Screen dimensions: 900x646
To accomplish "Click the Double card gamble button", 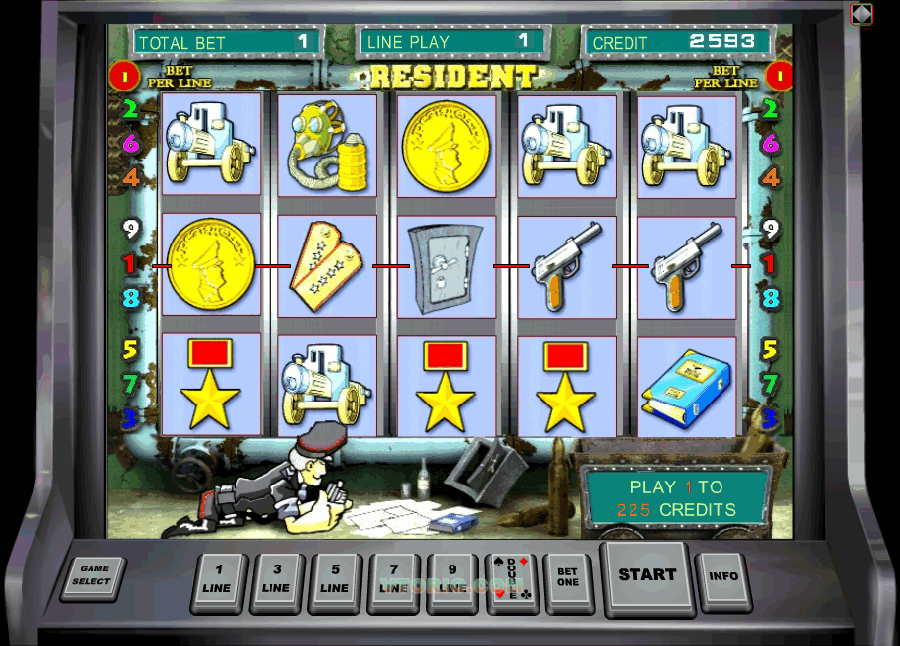I will 511,580.
